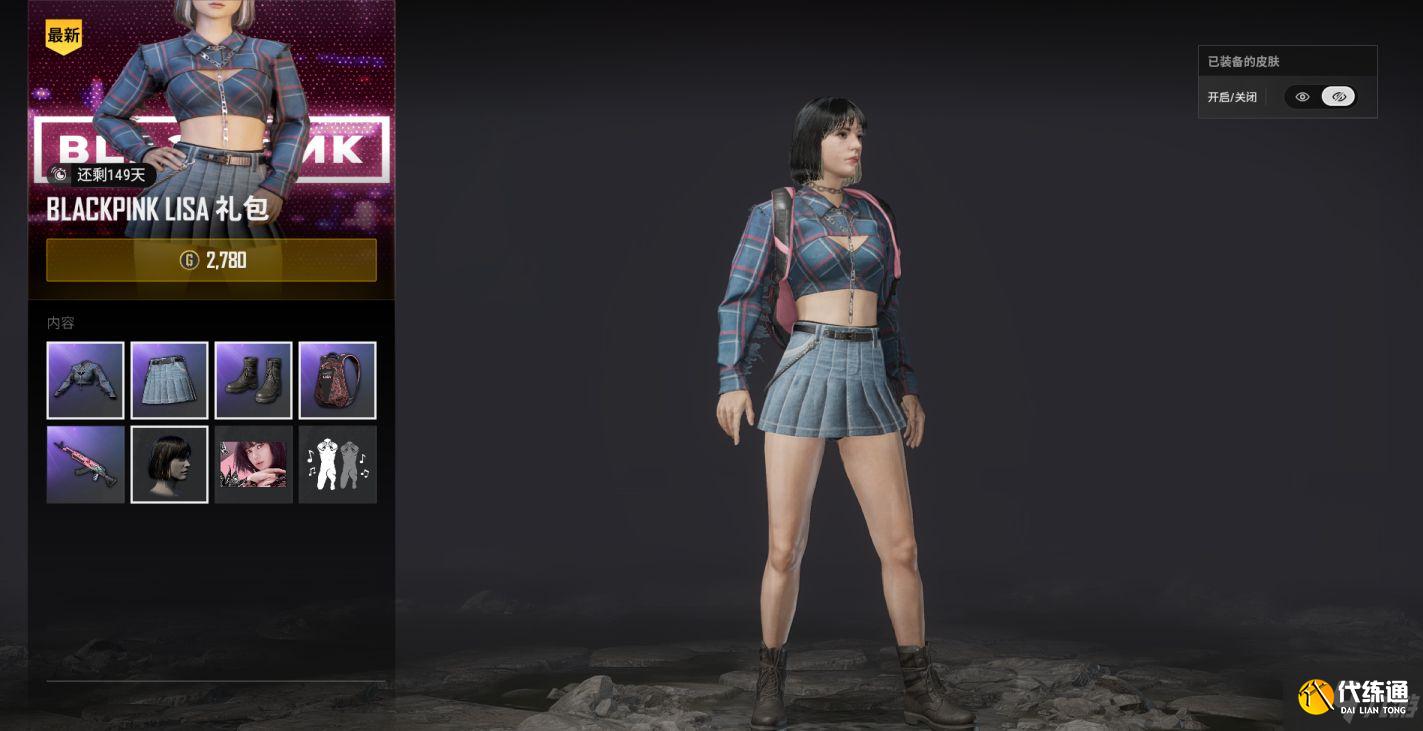Show equipped skins with the eye icon

(1302, 97)
